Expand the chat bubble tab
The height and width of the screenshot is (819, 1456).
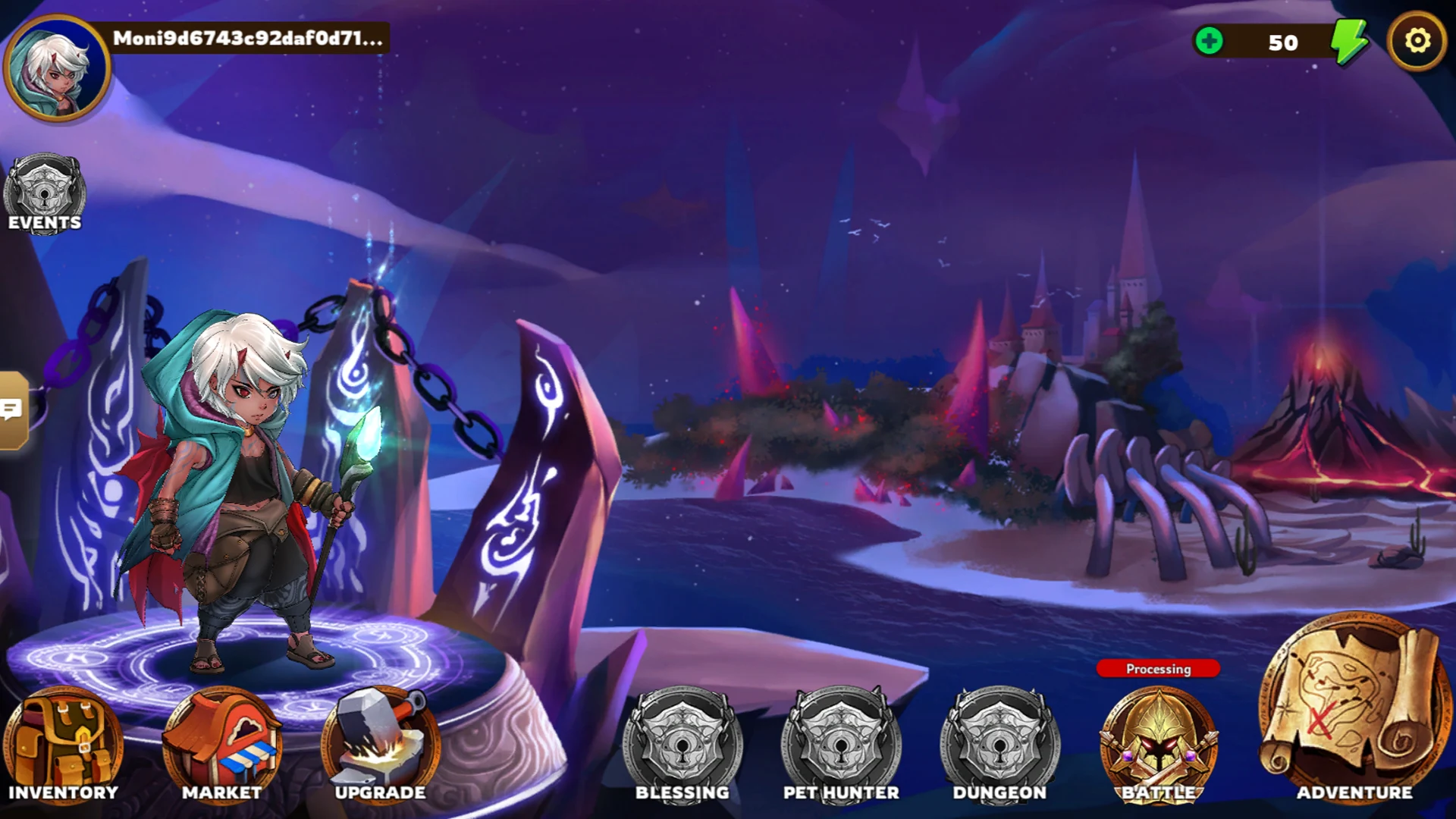click(x=13, y=410)
